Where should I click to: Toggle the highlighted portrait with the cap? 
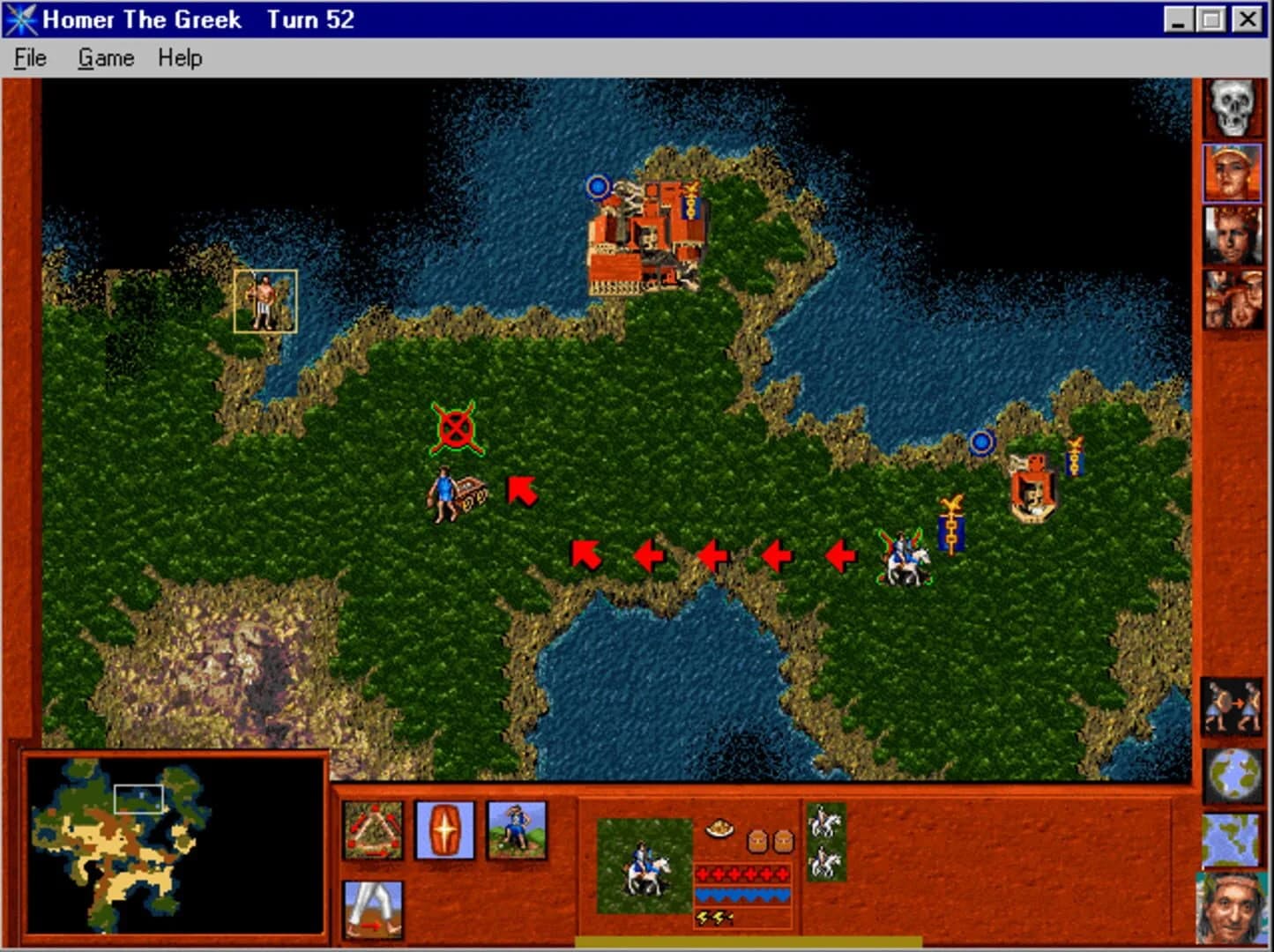pyautogui.click(x=1232, y=174)
